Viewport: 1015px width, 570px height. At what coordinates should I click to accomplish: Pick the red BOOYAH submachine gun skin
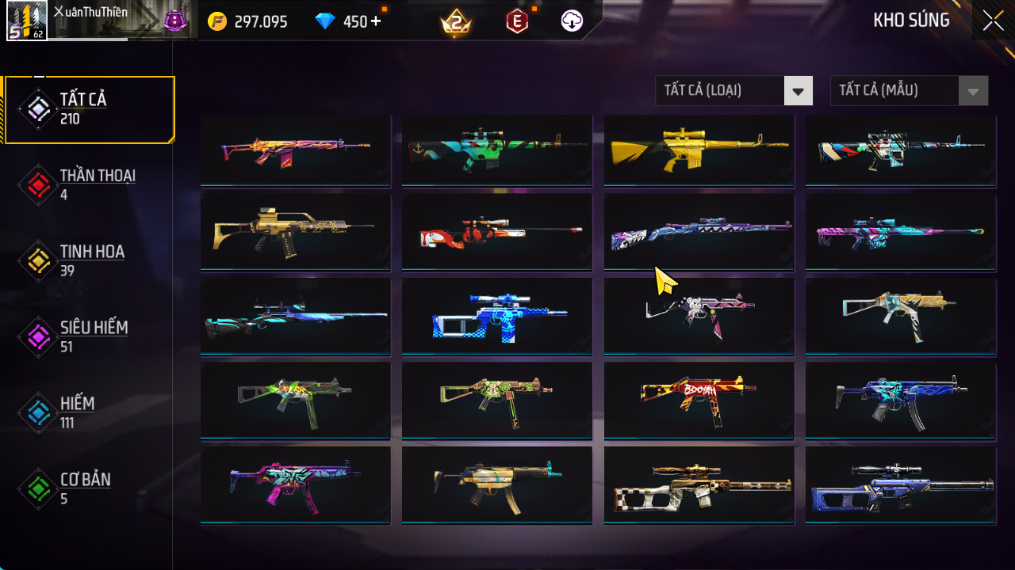(x=698, y=400)
